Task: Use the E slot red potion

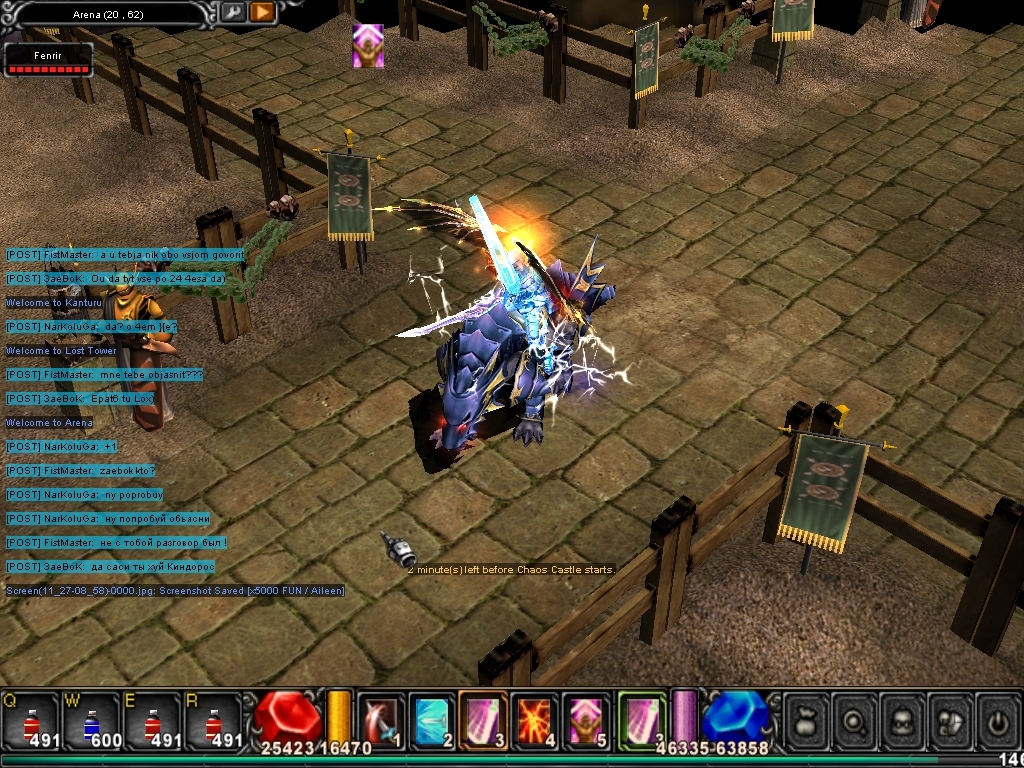Action: coord(152,720)
